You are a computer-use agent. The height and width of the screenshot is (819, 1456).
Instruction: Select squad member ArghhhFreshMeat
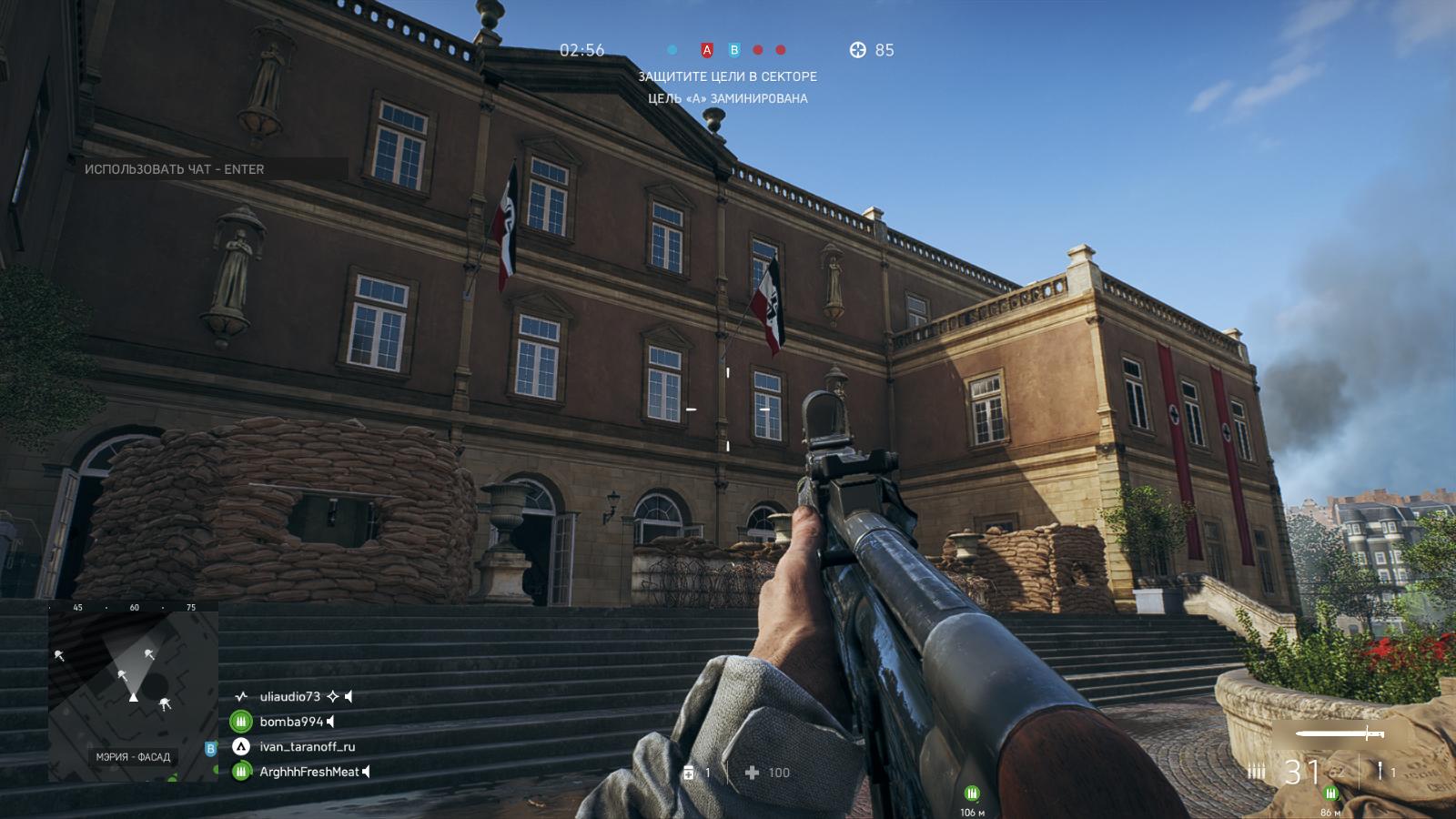309,773
